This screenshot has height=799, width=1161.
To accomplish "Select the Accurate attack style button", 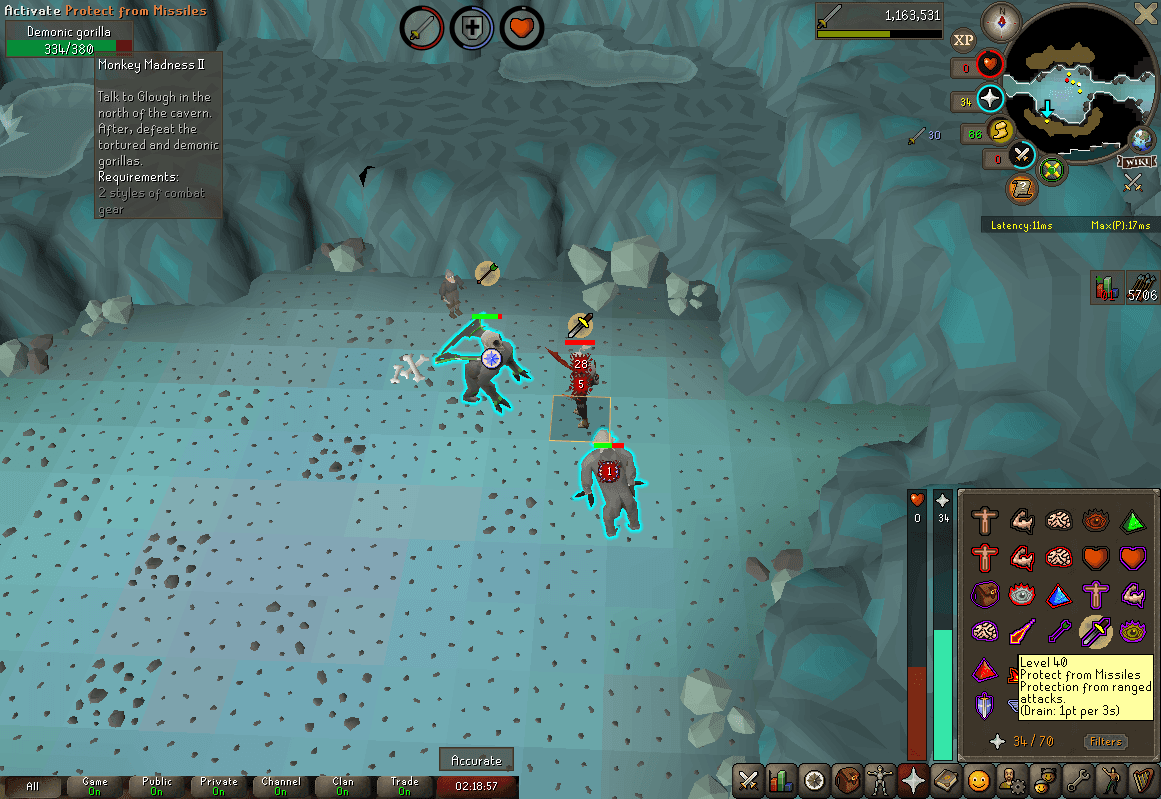I will [x=477, y=761].
